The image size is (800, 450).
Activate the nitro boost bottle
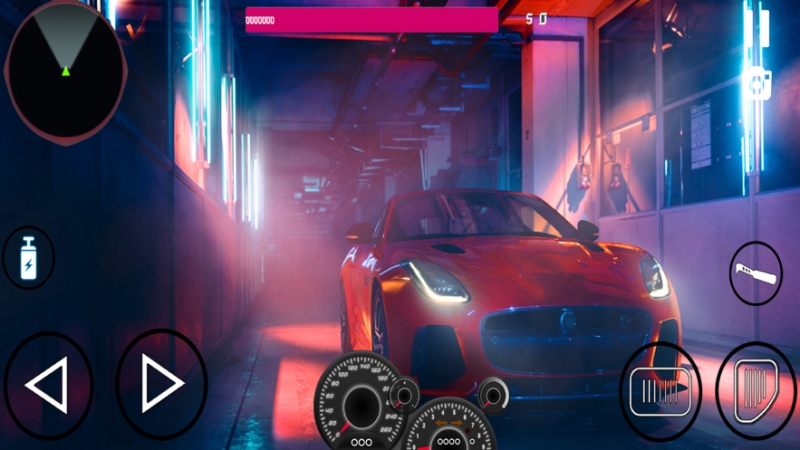26,259
